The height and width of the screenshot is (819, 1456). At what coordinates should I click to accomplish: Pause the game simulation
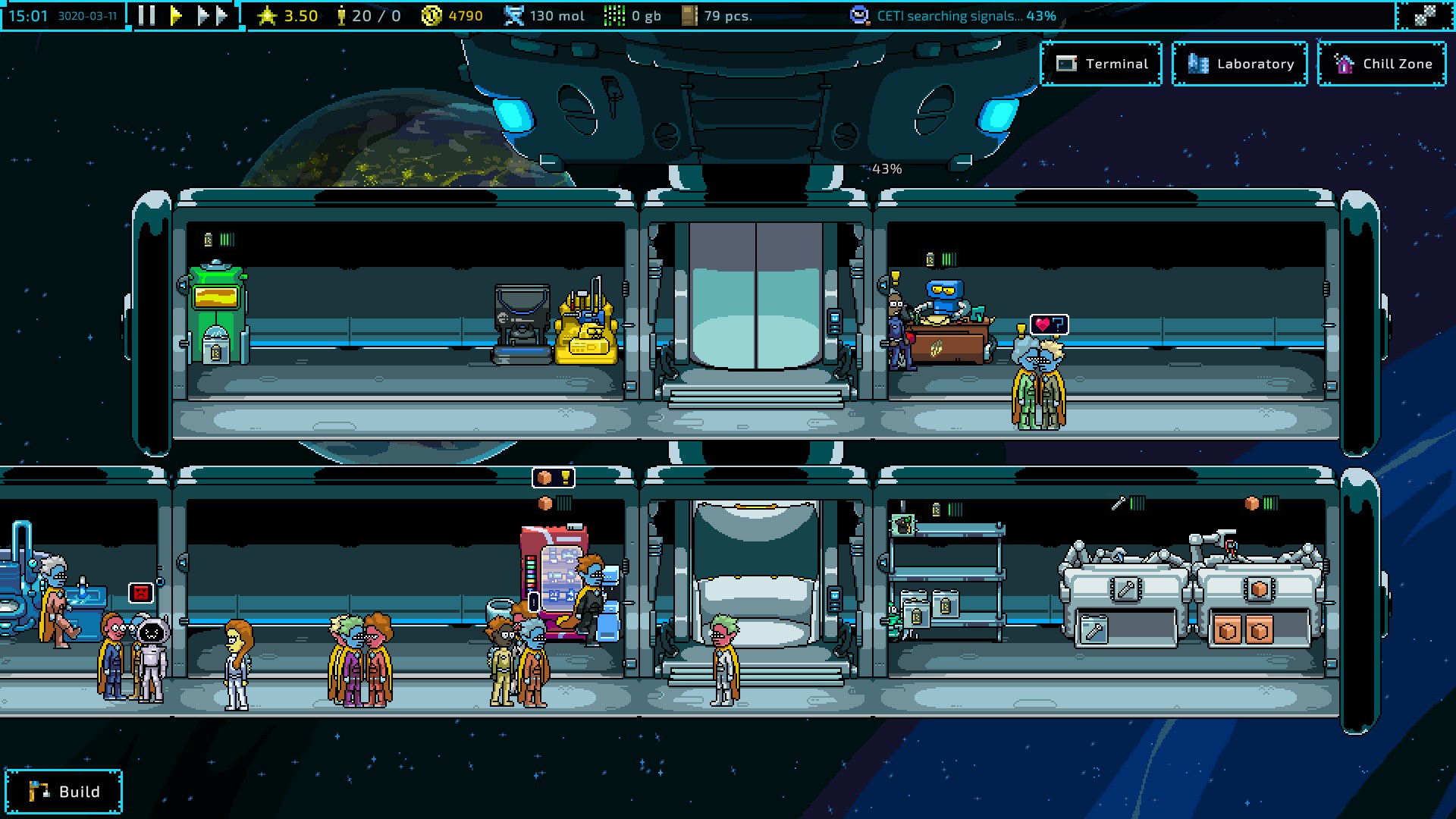(147, 16)
